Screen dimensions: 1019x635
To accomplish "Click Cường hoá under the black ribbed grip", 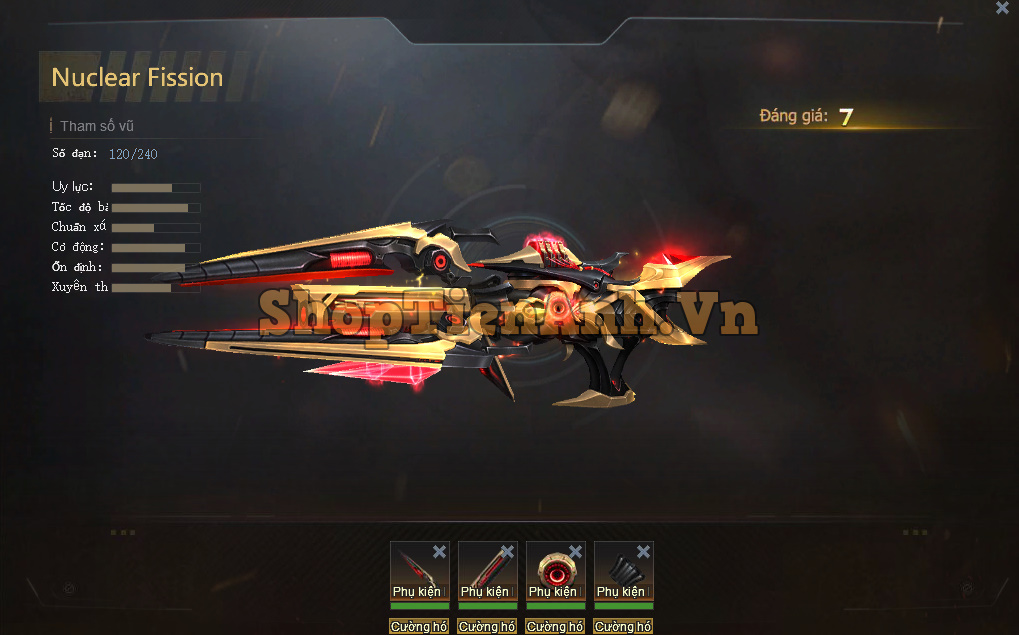I will (623, 627).
